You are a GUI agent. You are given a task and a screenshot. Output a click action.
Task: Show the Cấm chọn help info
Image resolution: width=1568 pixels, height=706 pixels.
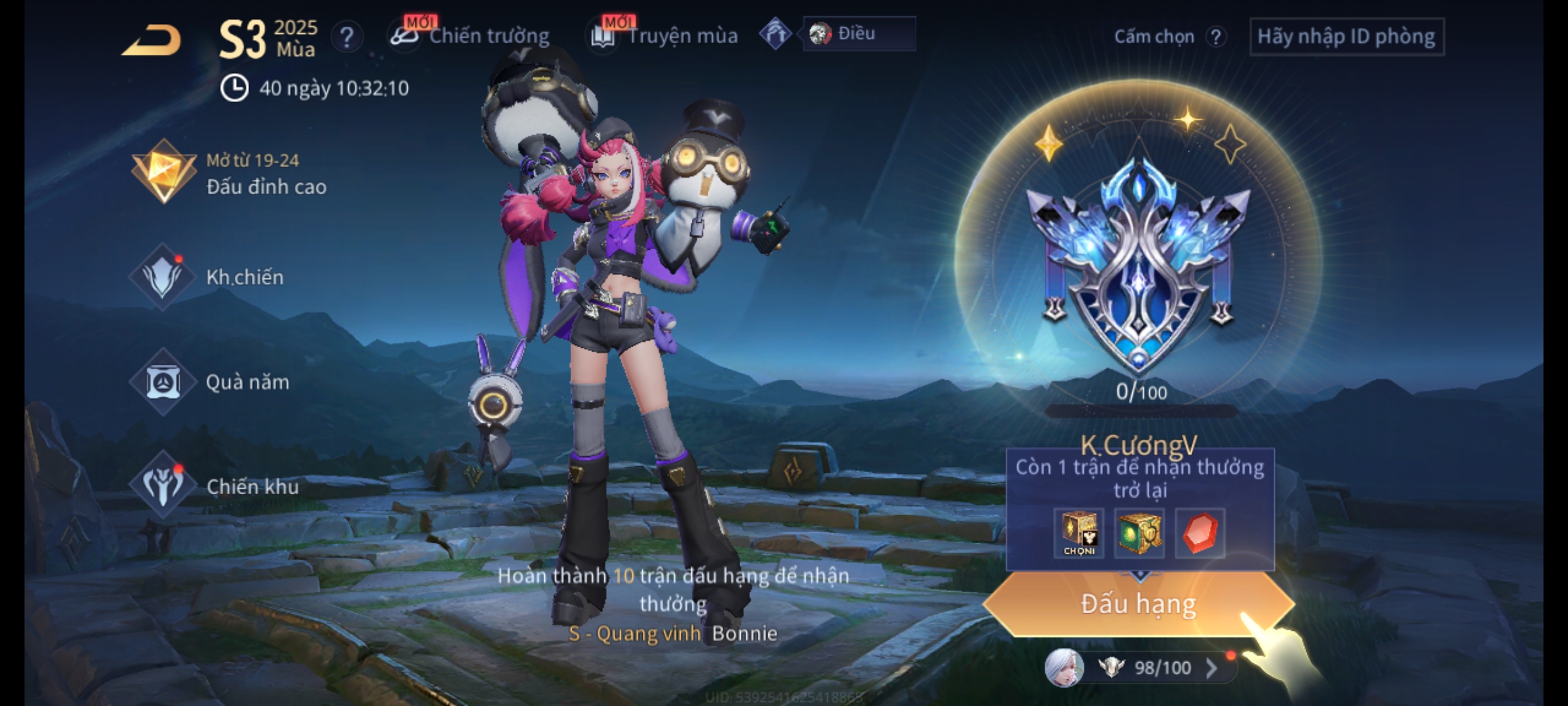click(1216, 37)
